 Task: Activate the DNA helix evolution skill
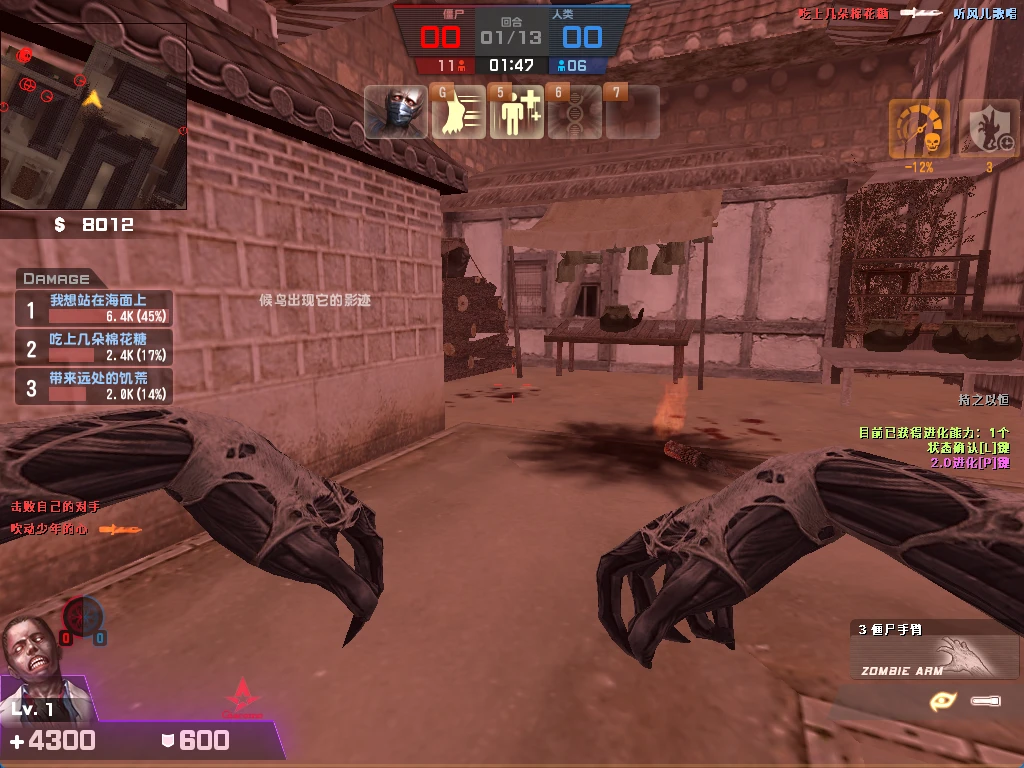click(575, 112)
